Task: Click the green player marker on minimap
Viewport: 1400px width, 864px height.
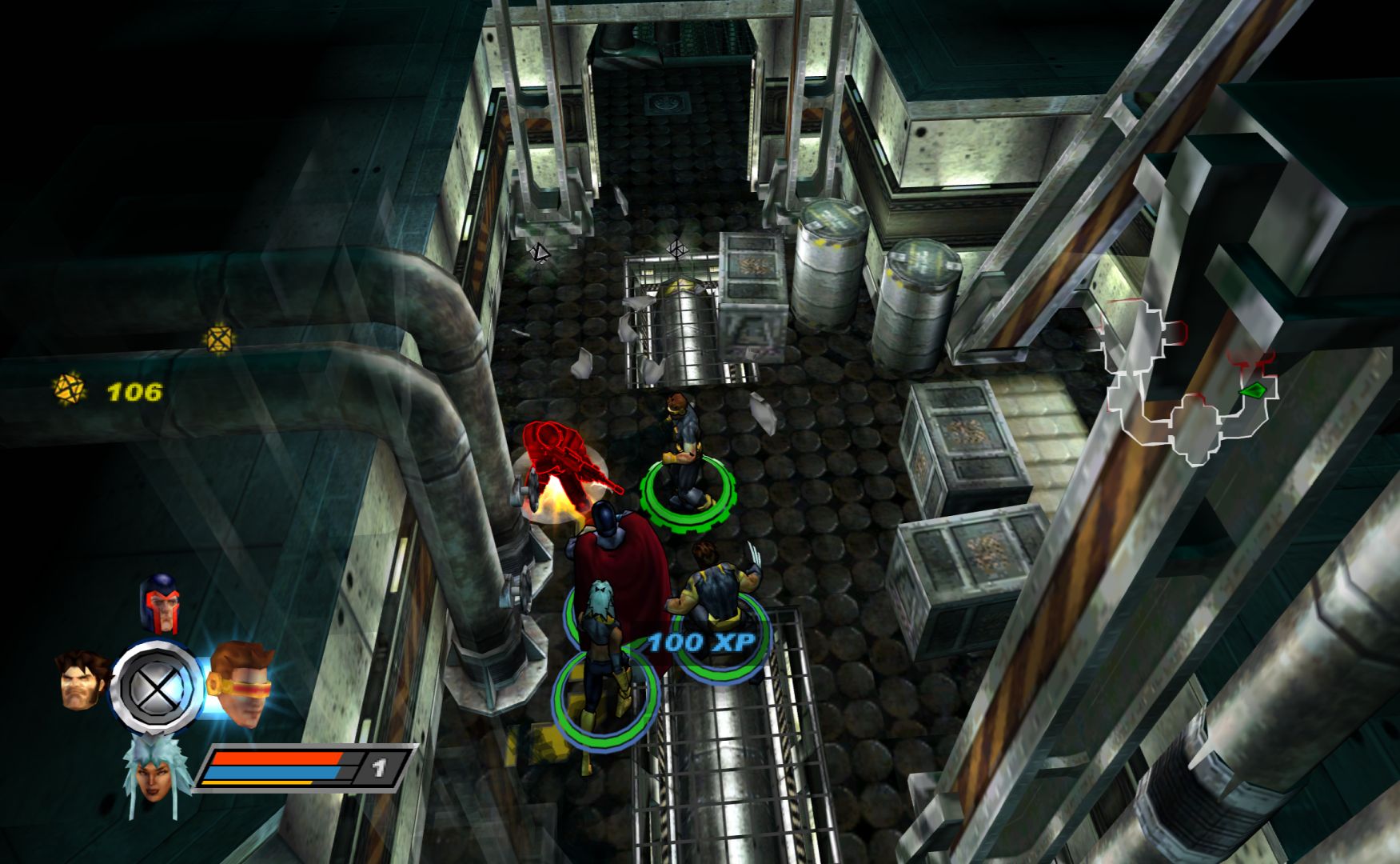Action: pos(1253,390)
